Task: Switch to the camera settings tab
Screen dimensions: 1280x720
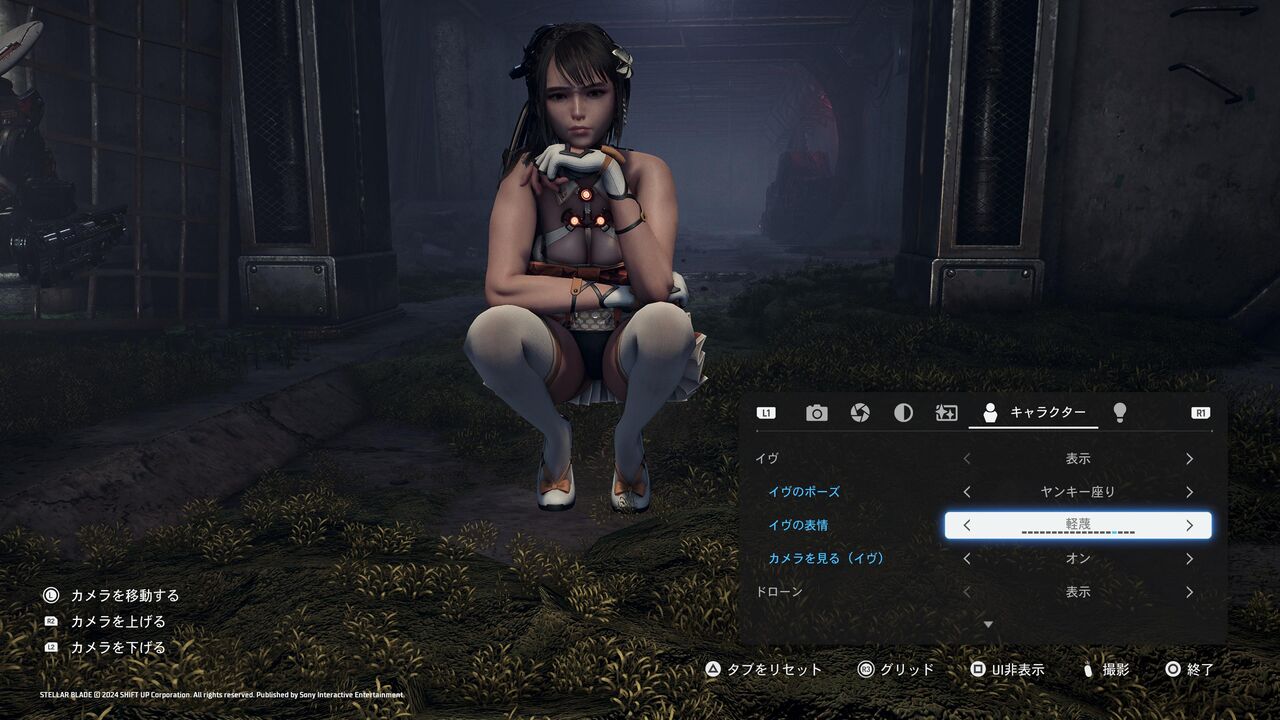Action: tap(817, 413)
